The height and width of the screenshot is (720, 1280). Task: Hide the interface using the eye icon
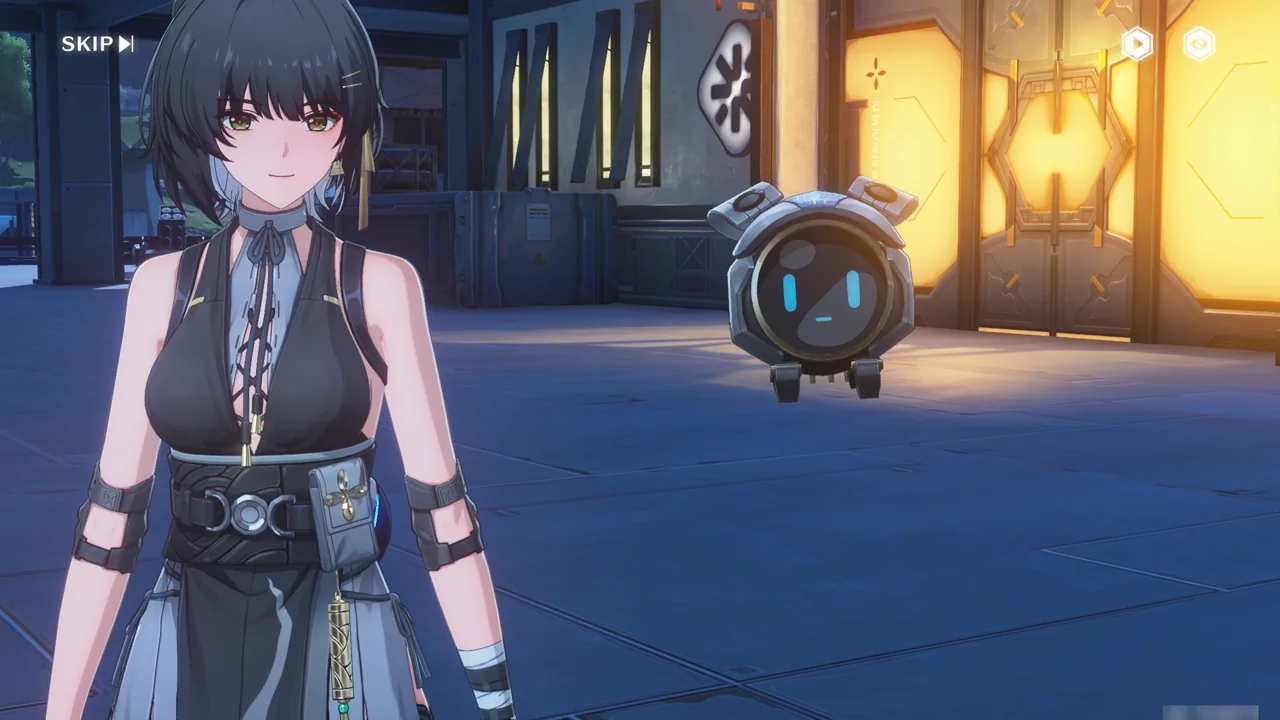(x=1198, y=44)
